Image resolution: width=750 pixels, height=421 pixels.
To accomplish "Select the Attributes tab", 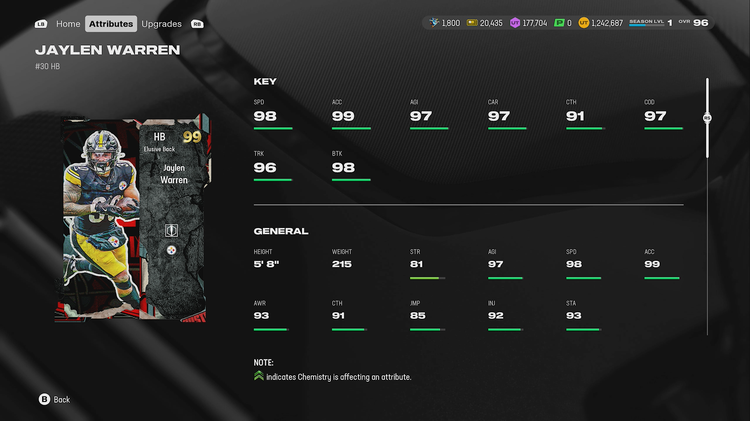I will point(110,23).
